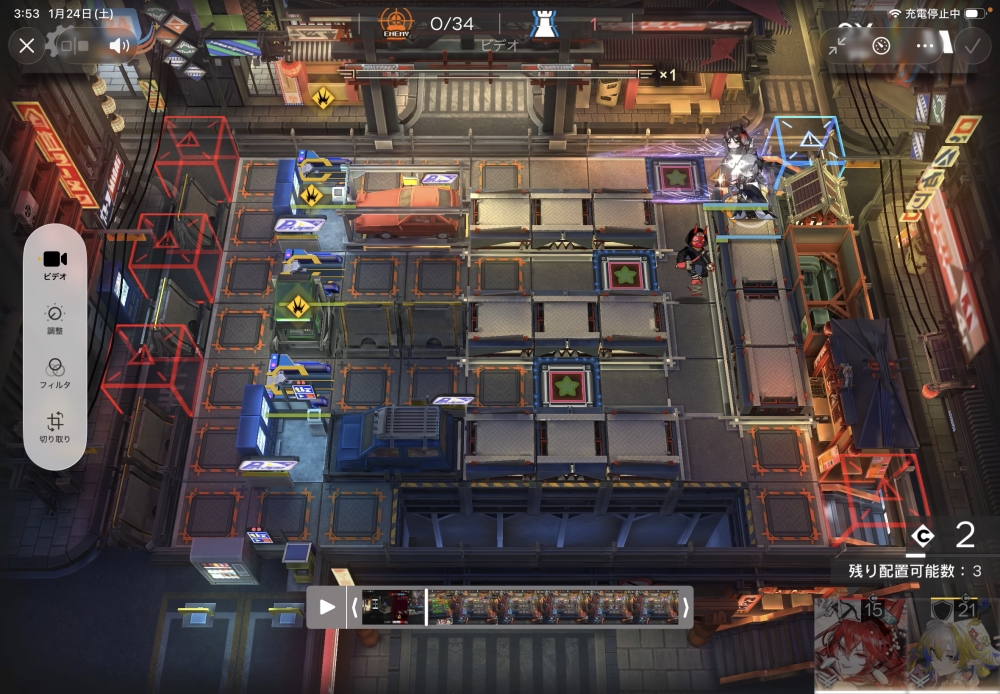The height and width of the screenshot is (694, 1000).
Task: Open the 切り取り crop tool
Action: pyautogui.click(x=55, y=428)
